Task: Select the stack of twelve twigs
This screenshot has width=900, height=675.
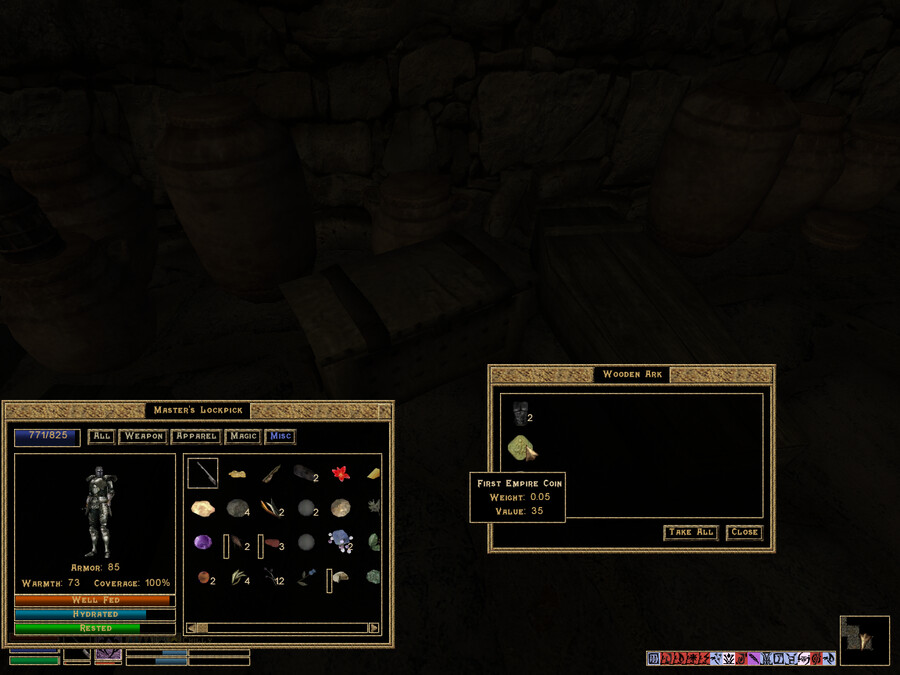Action: coord(272,577)
